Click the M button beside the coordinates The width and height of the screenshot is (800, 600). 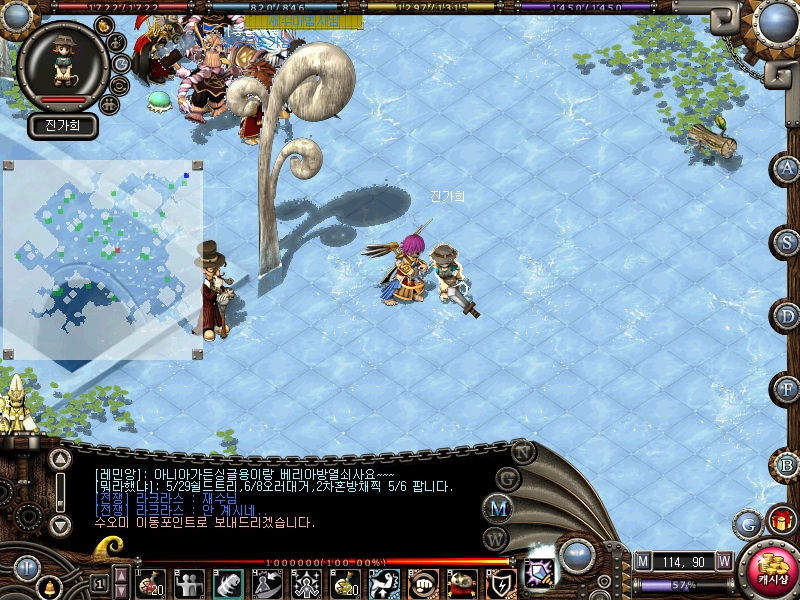[x=644, y=561]
